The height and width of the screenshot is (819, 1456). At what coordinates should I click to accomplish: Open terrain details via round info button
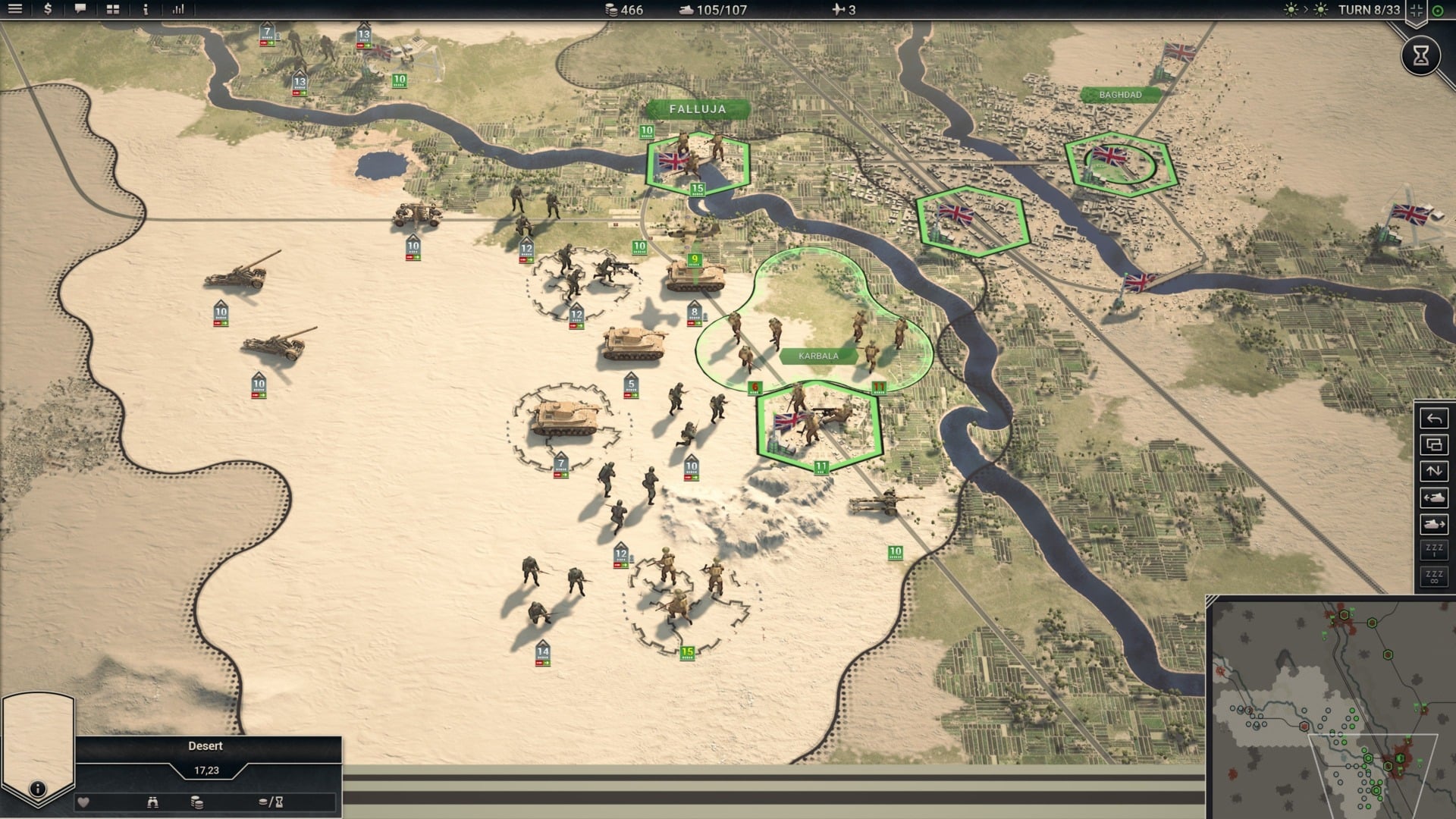[x=37, y=789]
